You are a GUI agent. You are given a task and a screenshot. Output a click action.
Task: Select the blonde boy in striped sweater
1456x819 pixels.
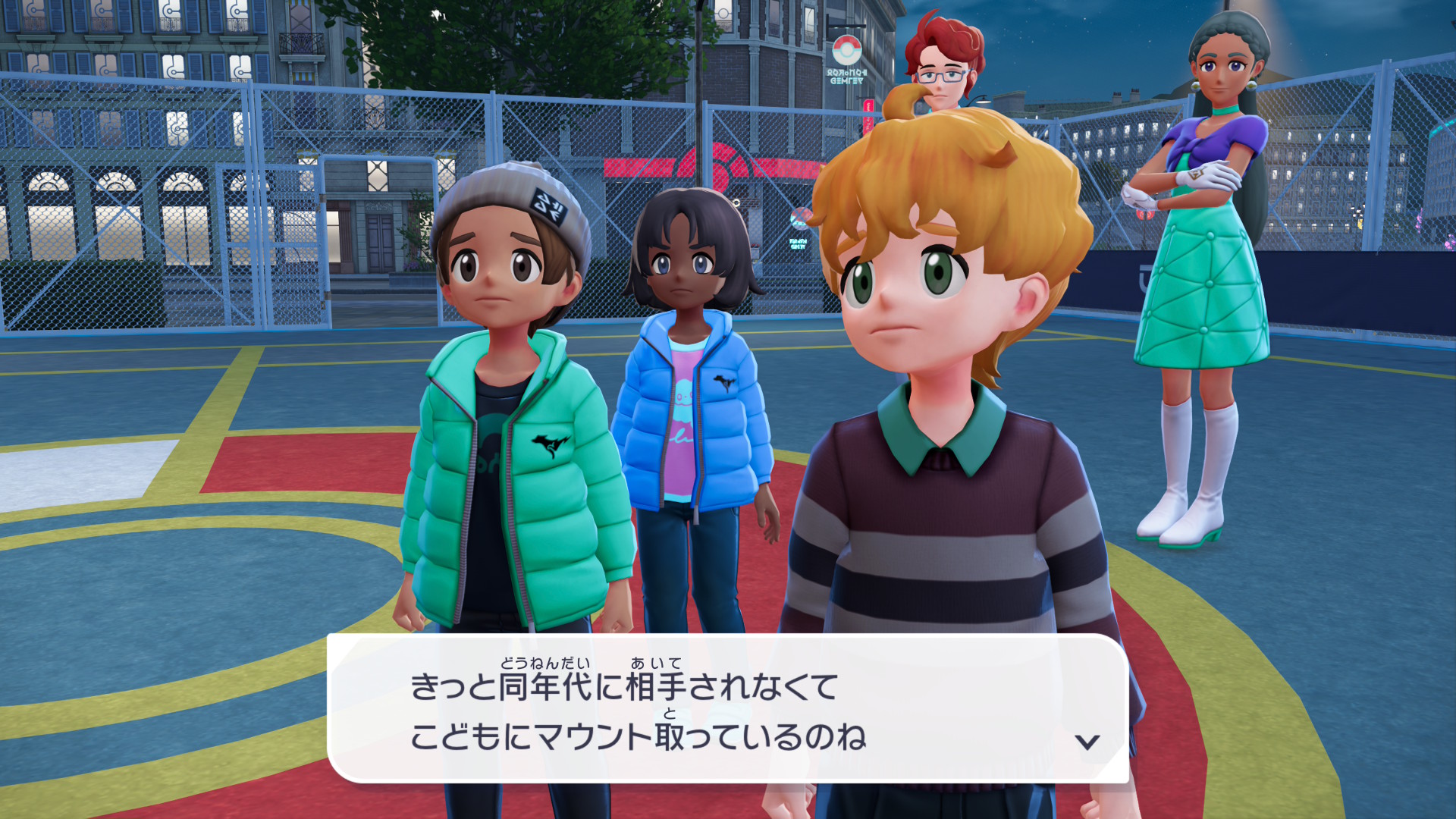click(x=933, y=379)
